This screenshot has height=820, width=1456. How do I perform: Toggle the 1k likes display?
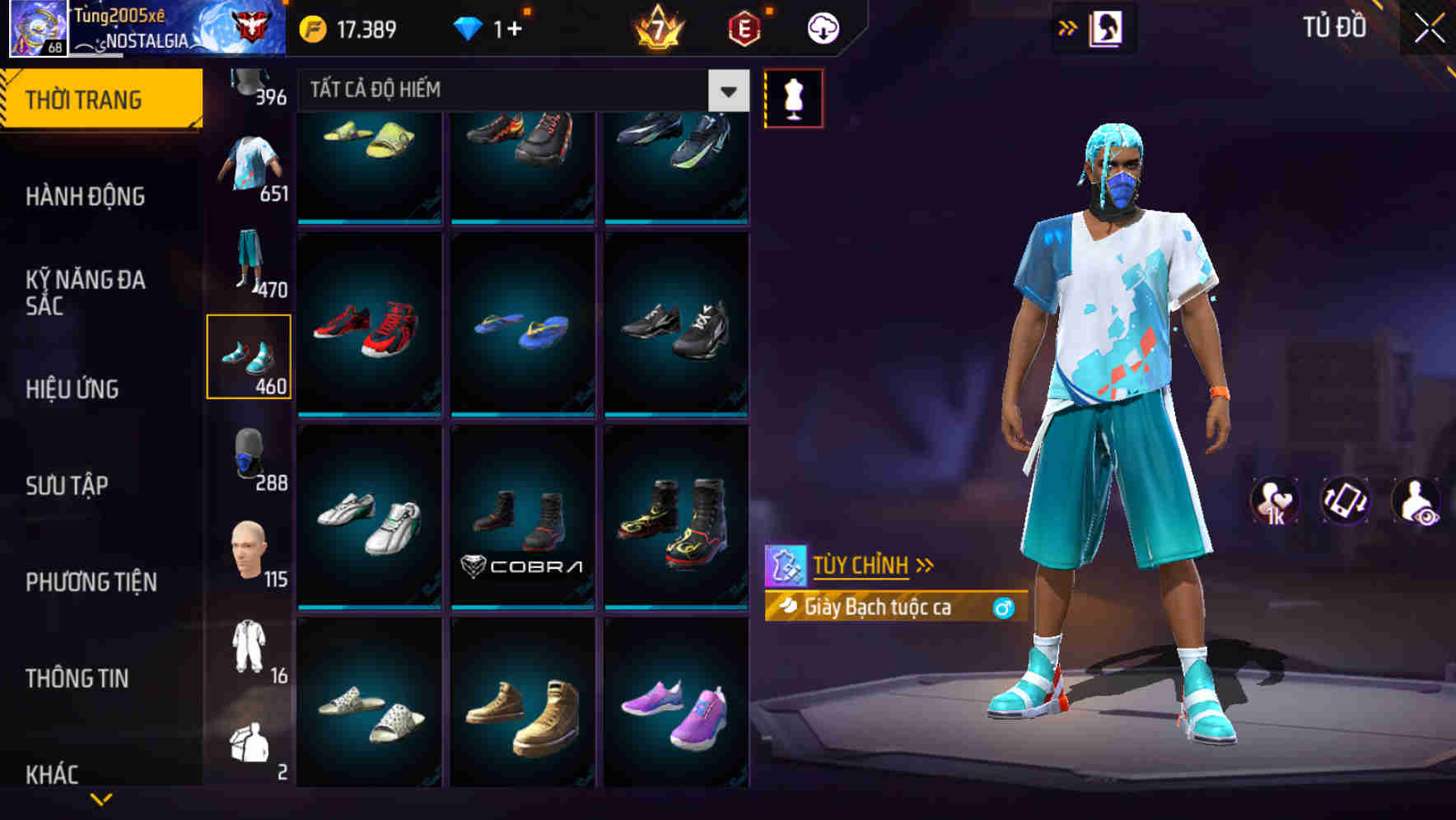(x=1274, y=501)
